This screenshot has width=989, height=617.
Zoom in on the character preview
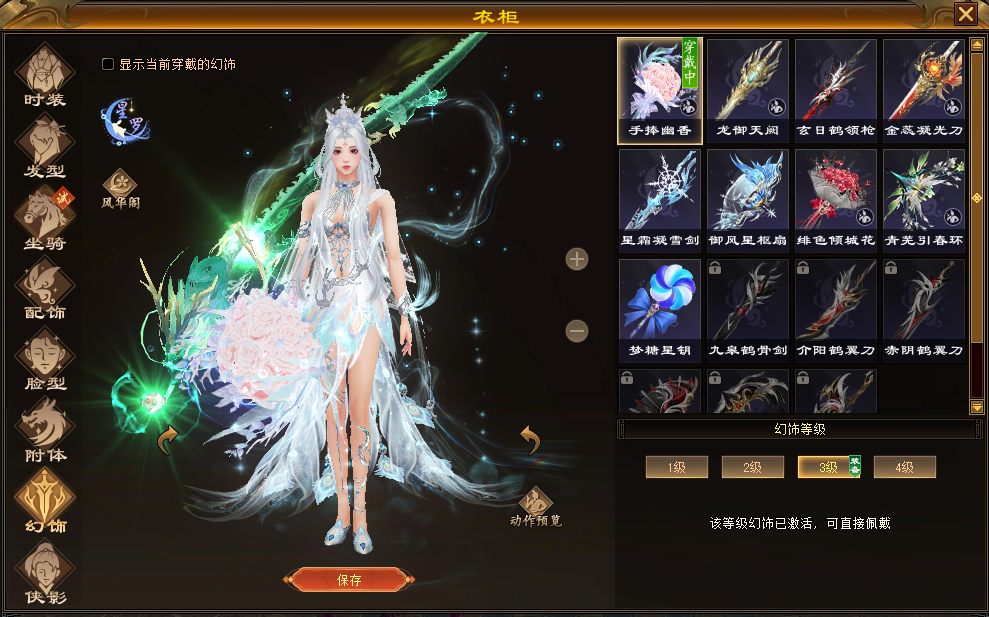[577, 260]
